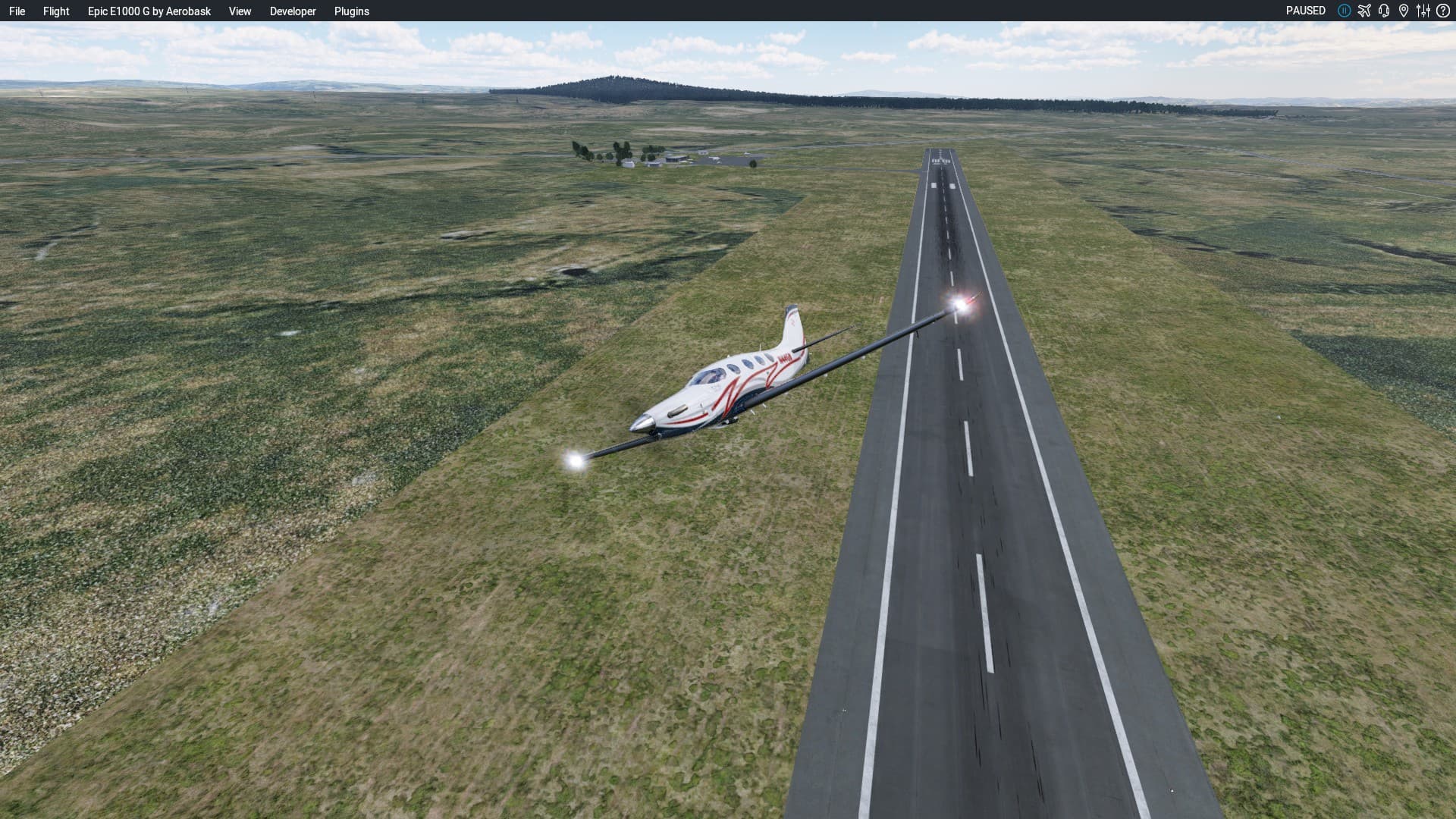Open the Plugins menu
The height and width of the screenshot is (819, 1456).
[x=352, y=11]
